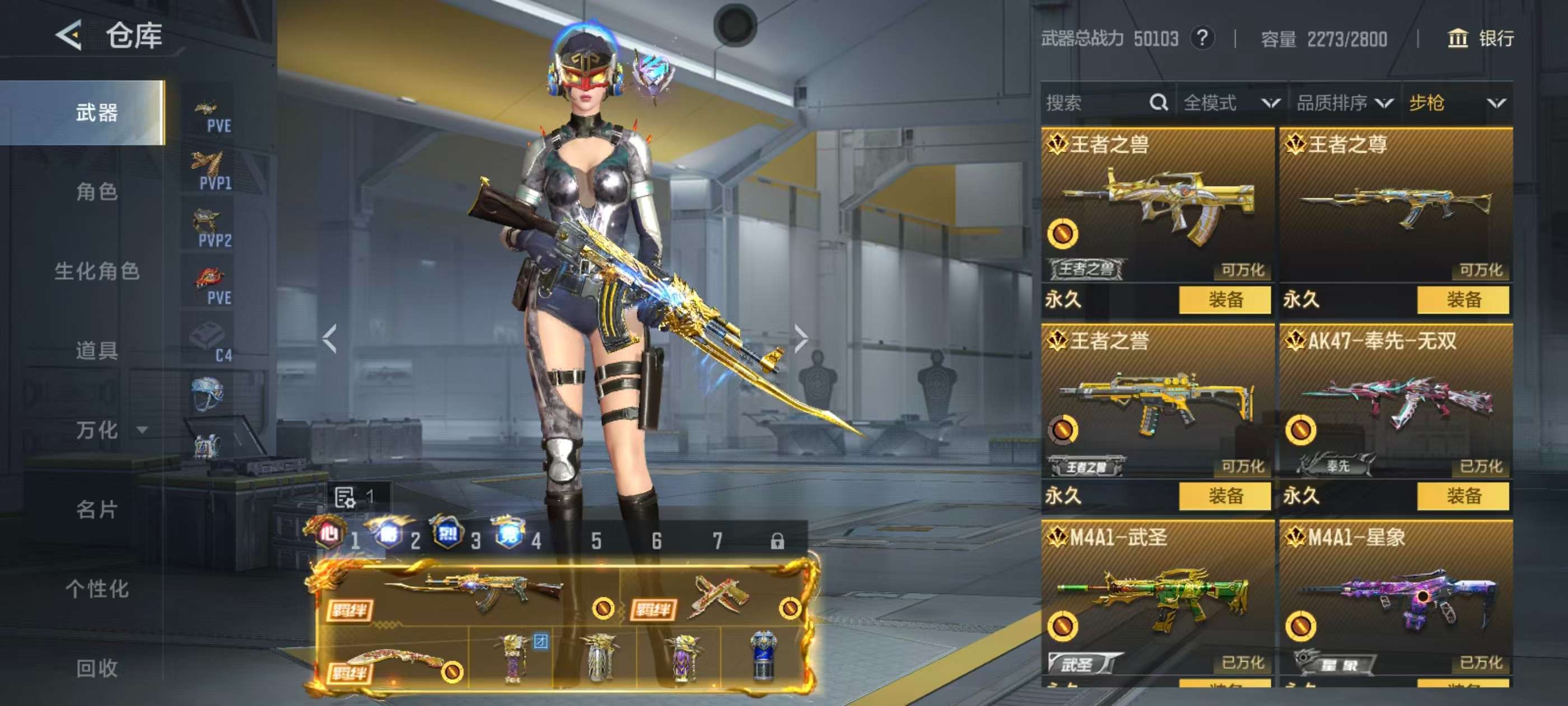Image resolution: width=1568 pixels, height=706 pixels.
Task: Equip the 王者之兽 rifle
Action: click(1225, 300)
